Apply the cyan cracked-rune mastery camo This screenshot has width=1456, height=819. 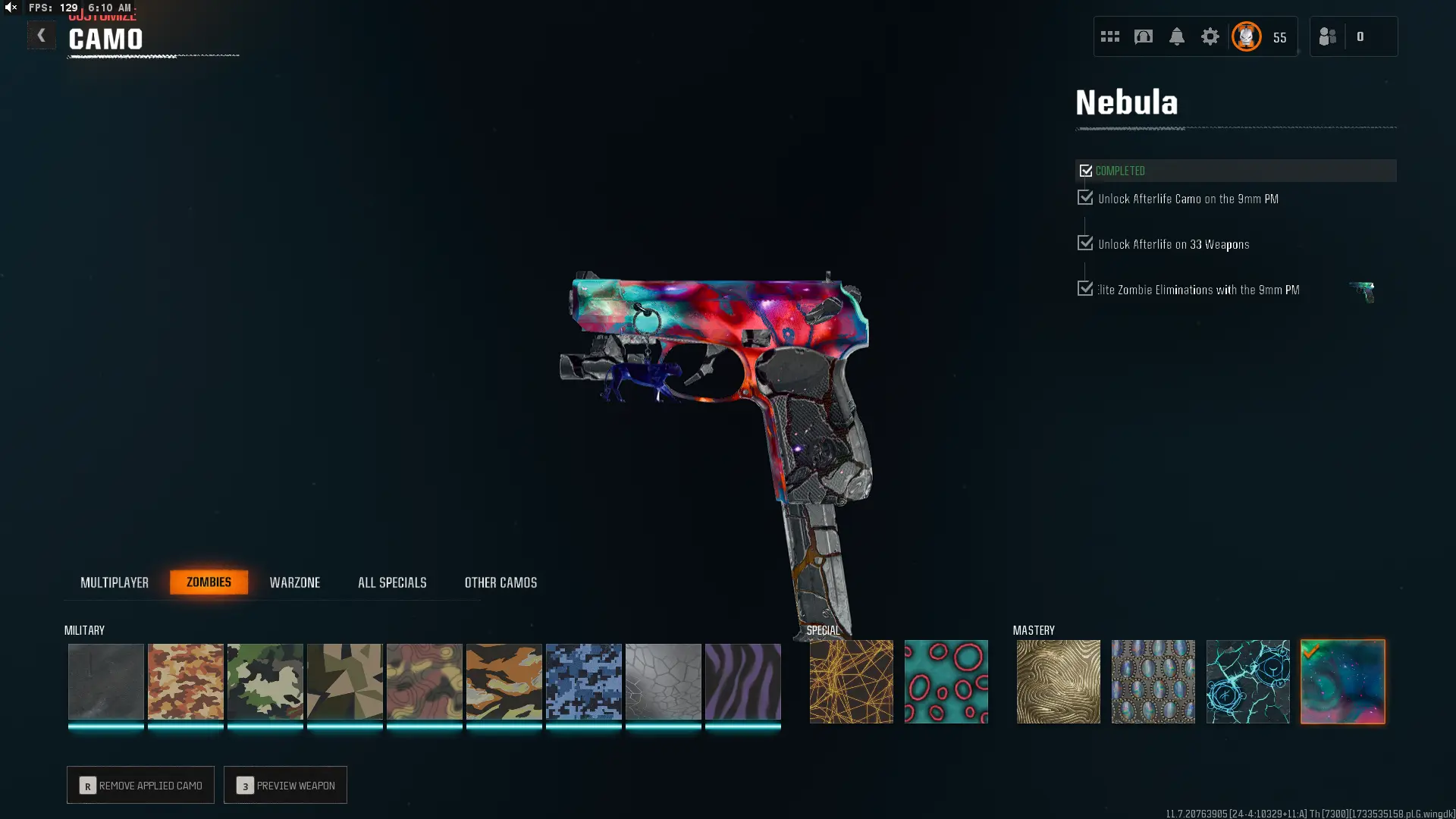1247,681
